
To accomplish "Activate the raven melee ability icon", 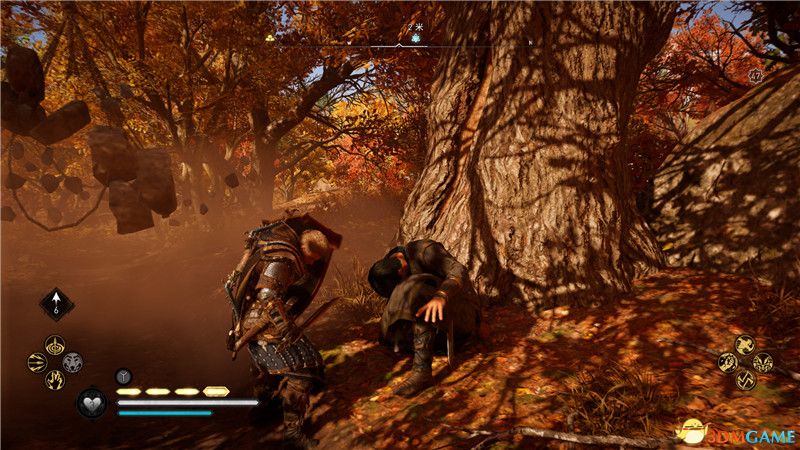I will point(744,345).
